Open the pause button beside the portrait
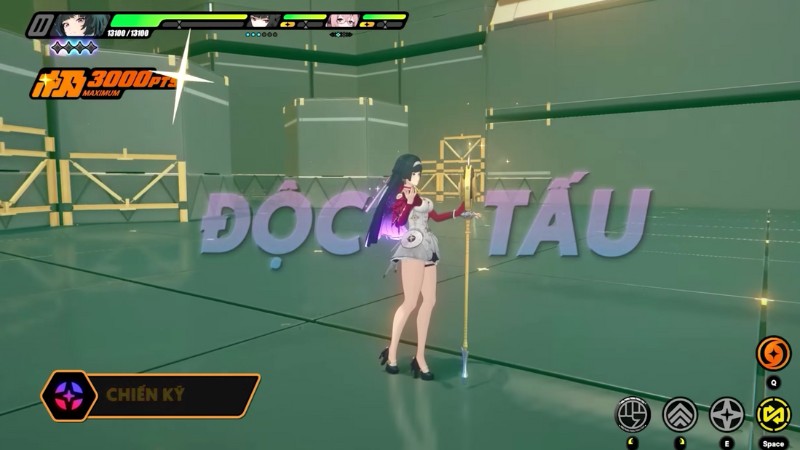The image size is (800, 450). [x=43, y=23]
